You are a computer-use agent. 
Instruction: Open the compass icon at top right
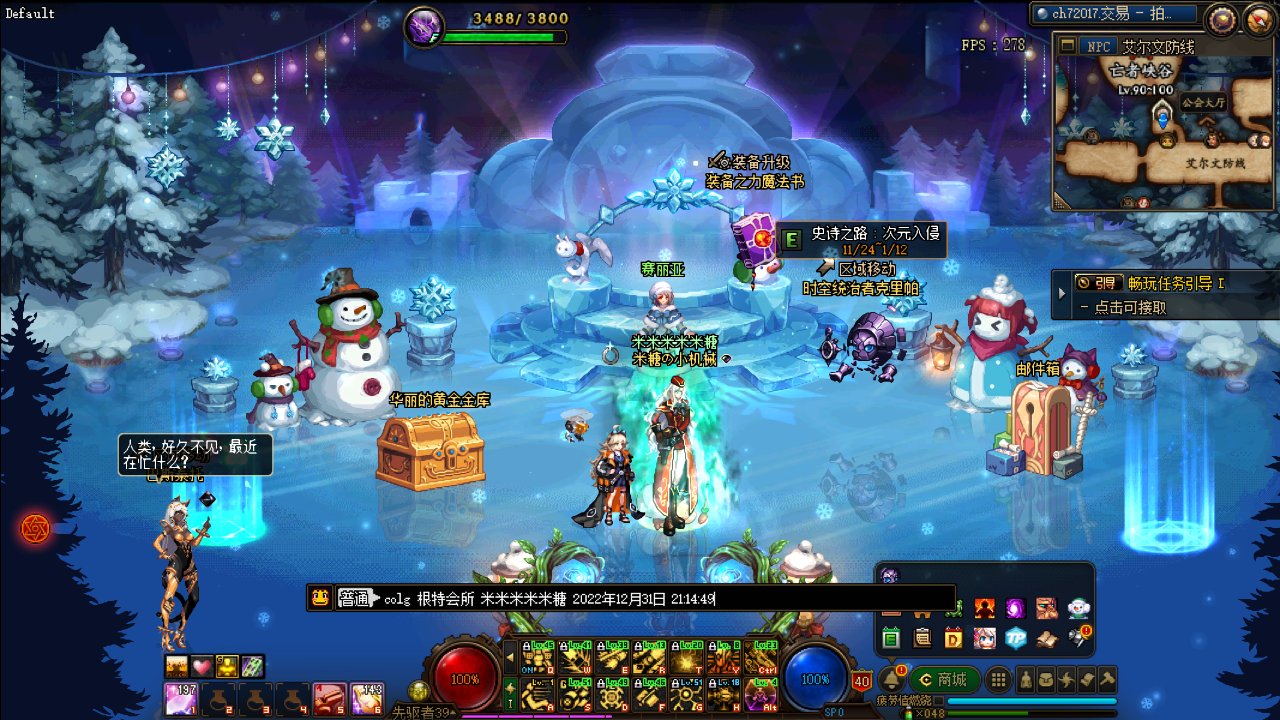click(1220, 18)
